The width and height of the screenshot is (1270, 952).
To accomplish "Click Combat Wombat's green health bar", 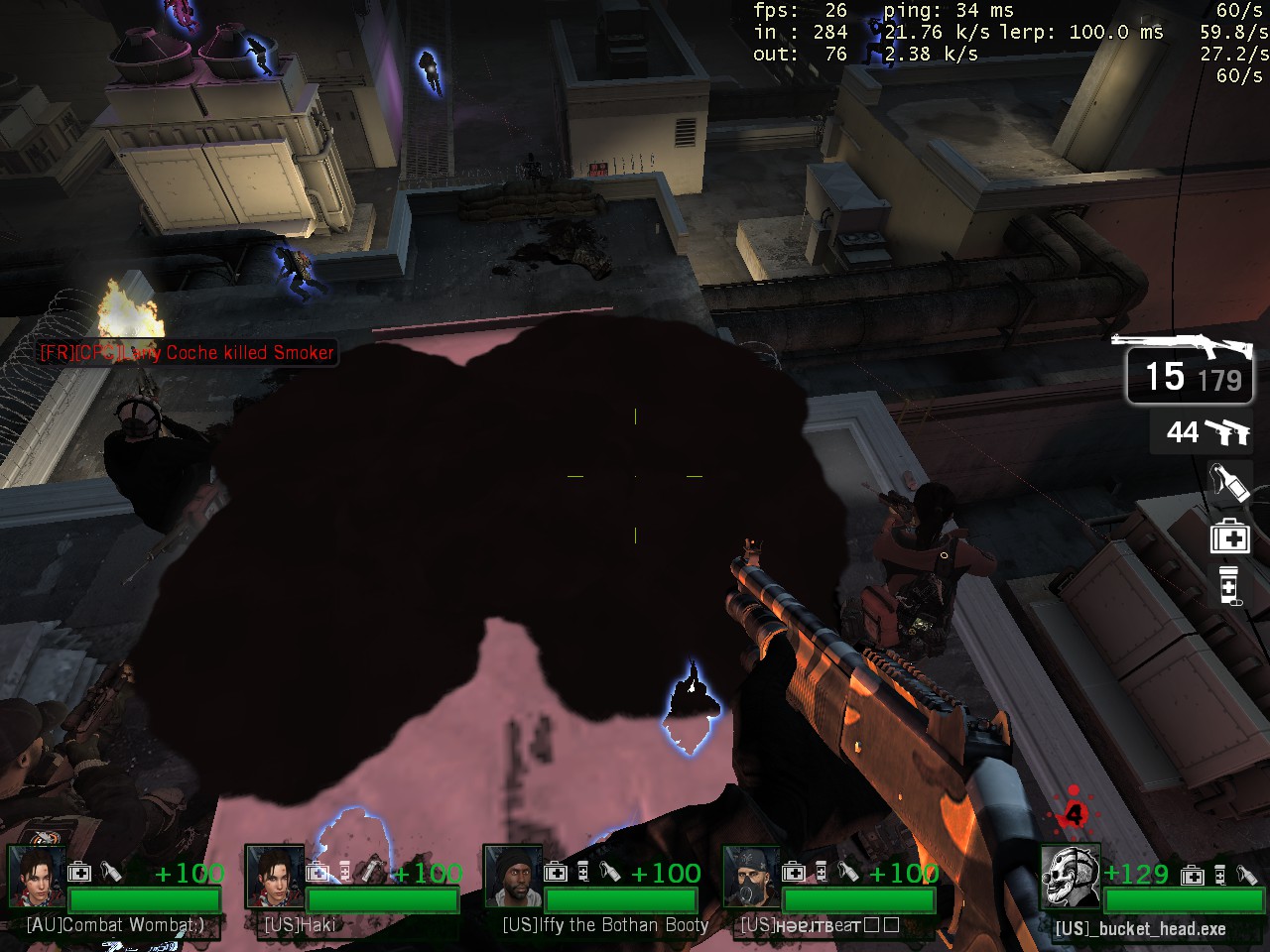I will [145, 900].
